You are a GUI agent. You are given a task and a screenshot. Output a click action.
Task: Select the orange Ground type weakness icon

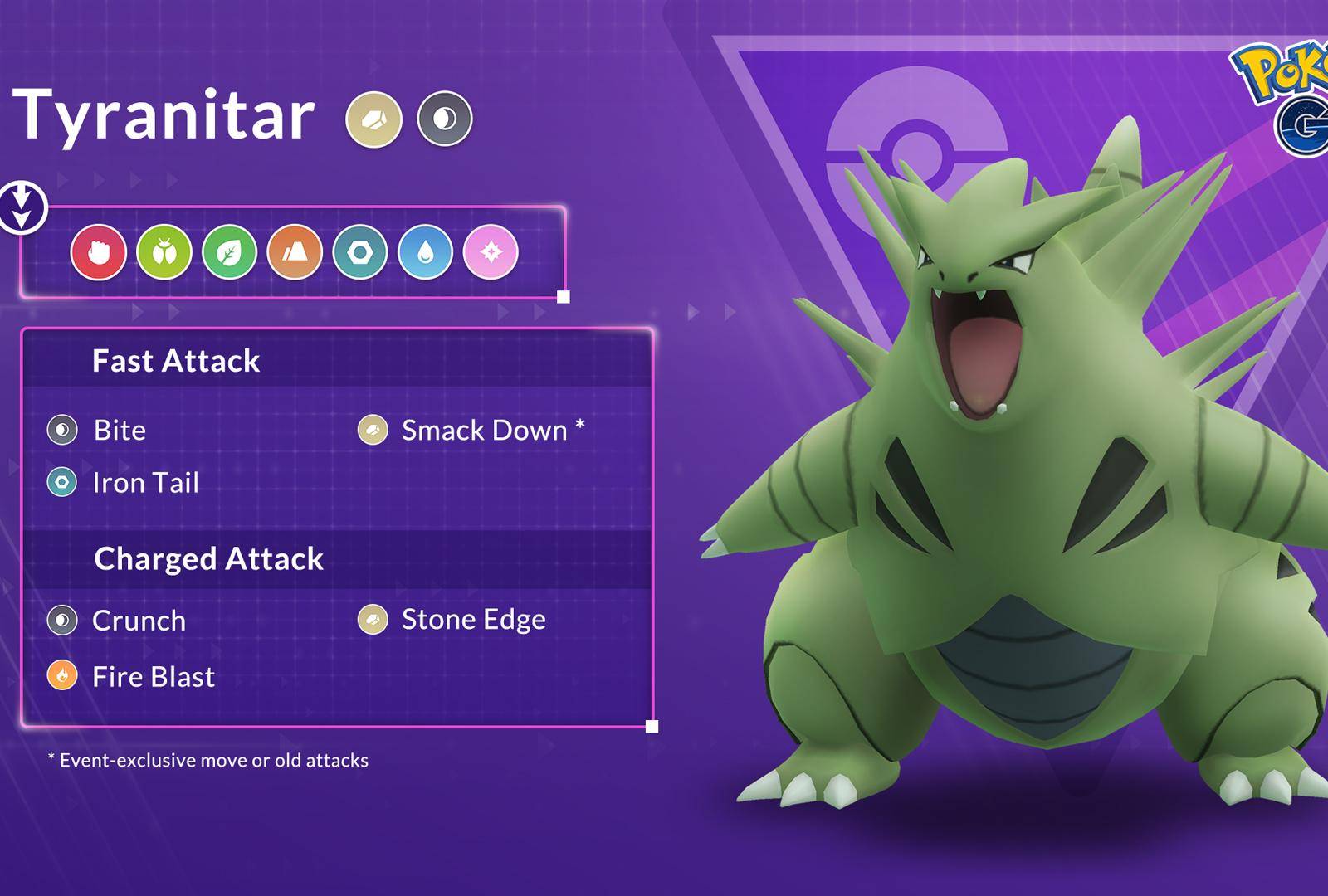[295, 252]
